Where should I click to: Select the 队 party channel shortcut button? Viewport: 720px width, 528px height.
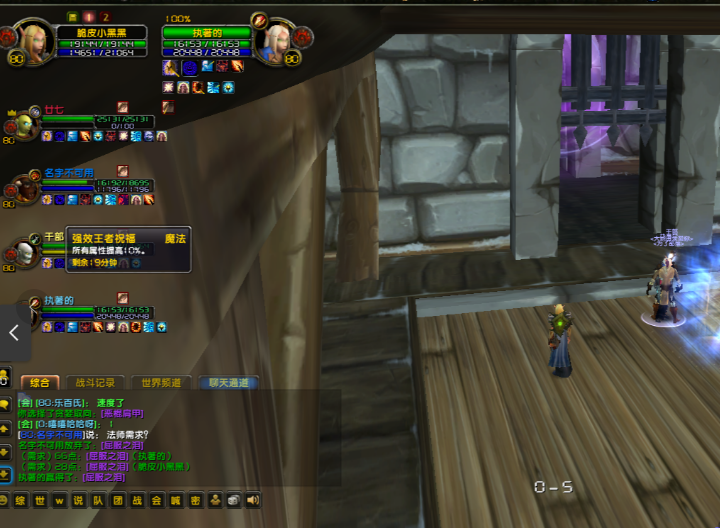click(x=99, y=500)
